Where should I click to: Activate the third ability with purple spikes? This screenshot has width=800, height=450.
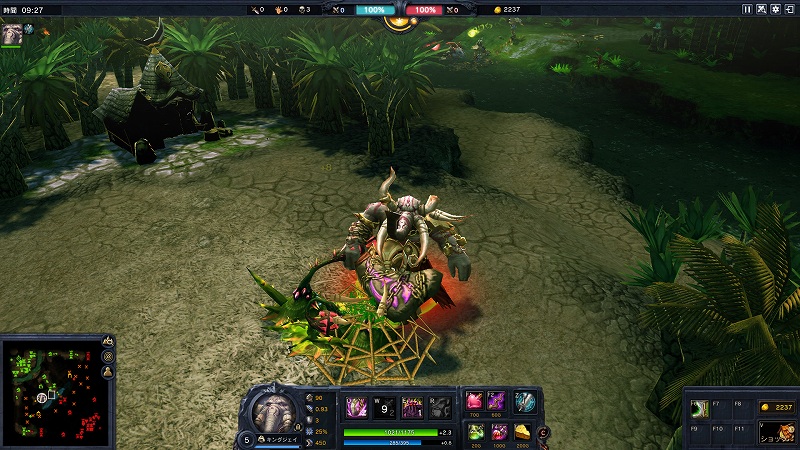pyautogui.click(x=412, y=408)
